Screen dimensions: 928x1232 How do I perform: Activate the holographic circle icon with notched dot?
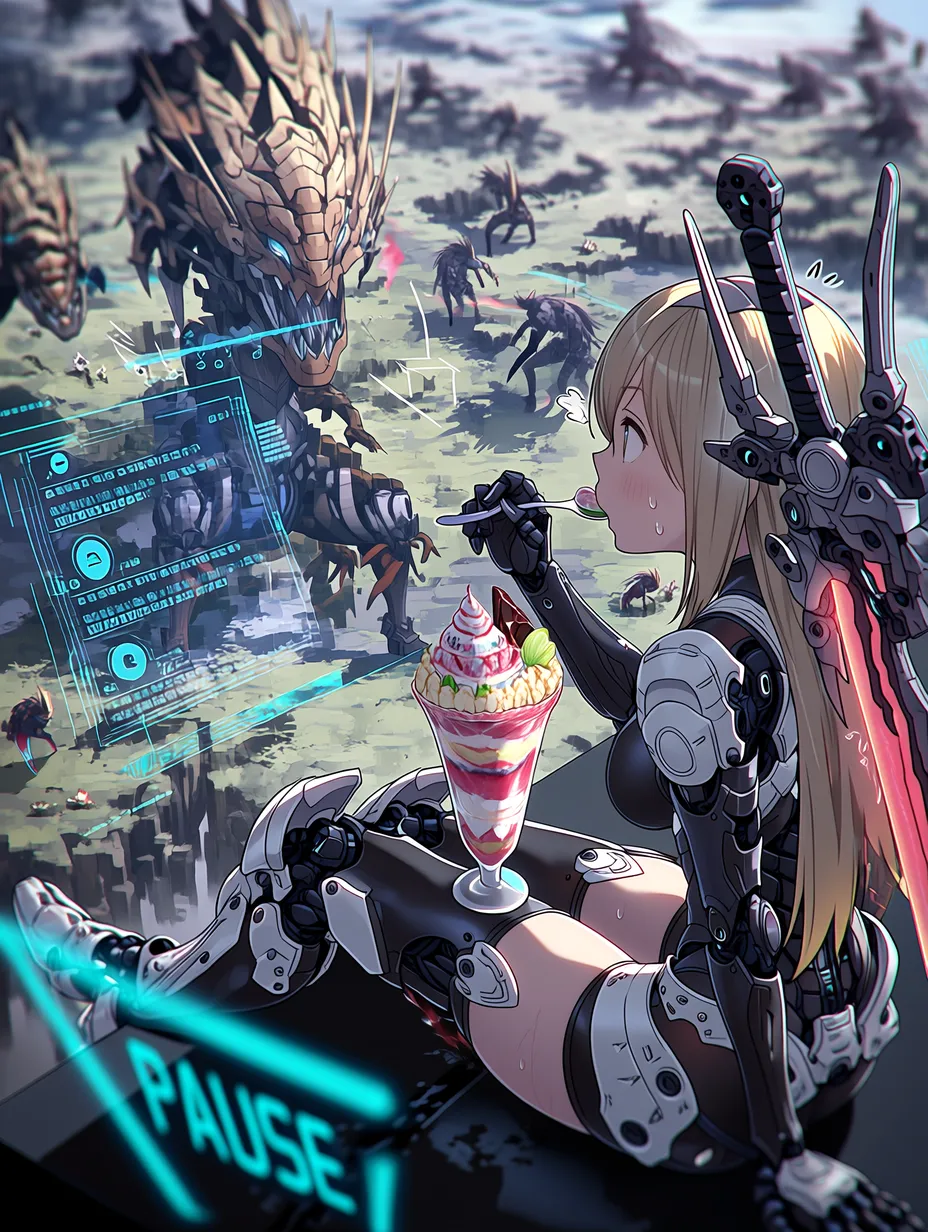click(128, 661)
